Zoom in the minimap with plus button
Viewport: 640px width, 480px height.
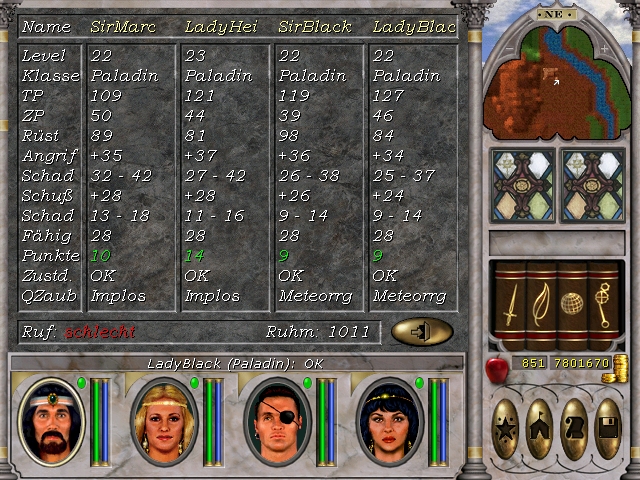pyautogui.click(x=604, y=49)
